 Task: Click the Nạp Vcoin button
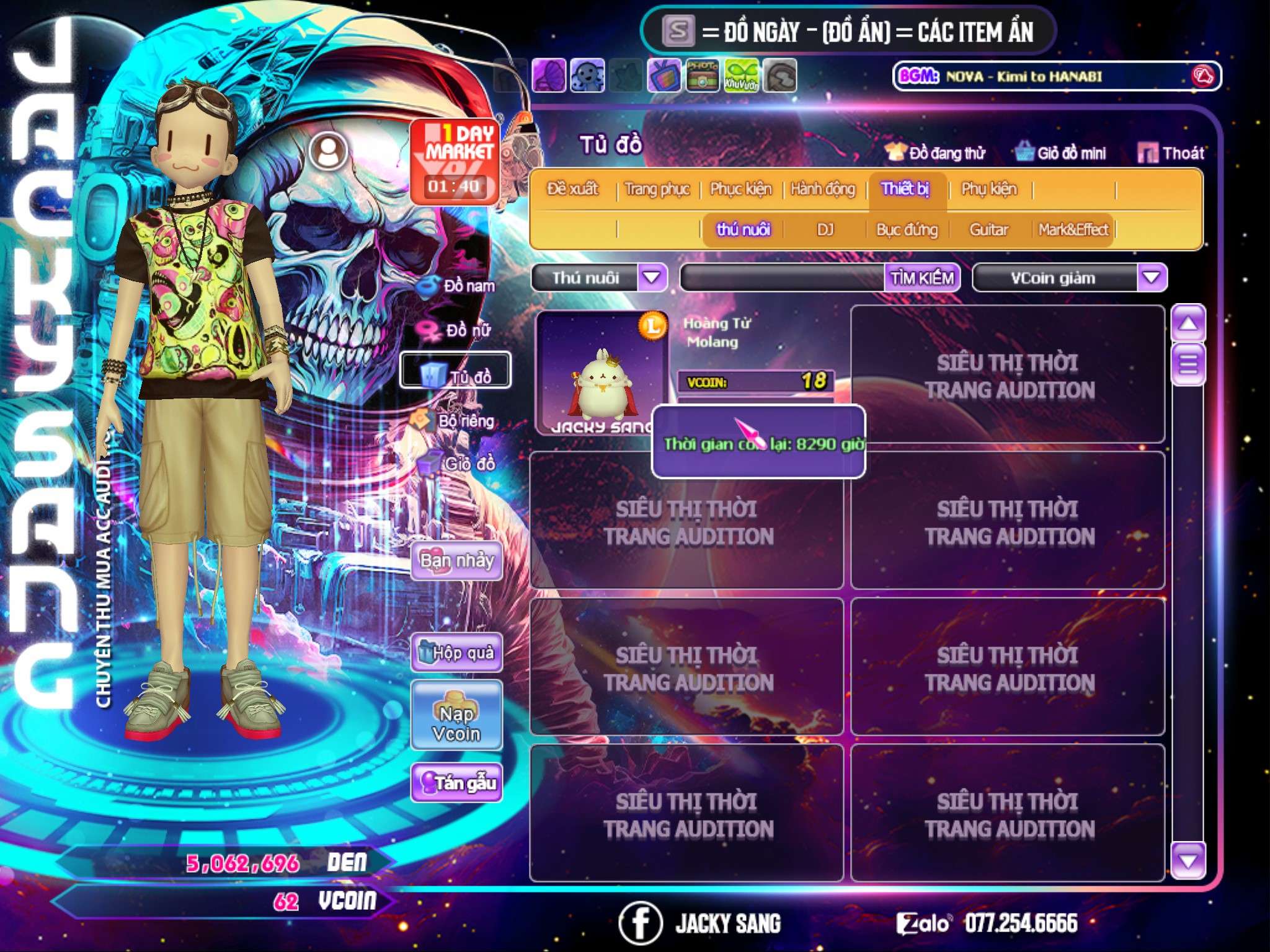tap(457, 716)
